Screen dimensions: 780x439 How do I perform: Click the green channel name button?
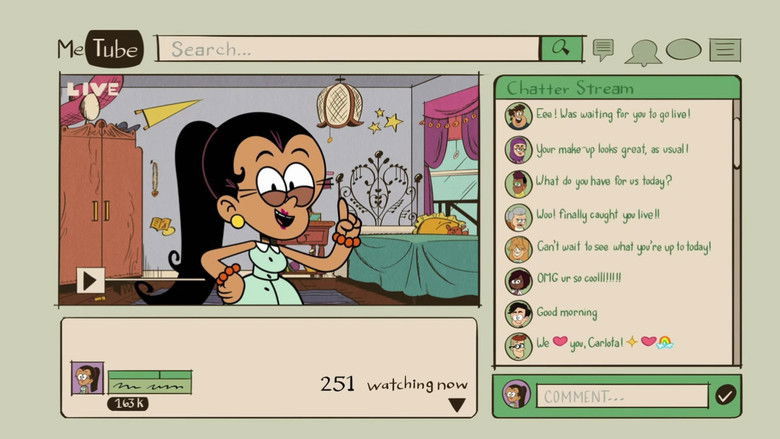coord(149,382)
